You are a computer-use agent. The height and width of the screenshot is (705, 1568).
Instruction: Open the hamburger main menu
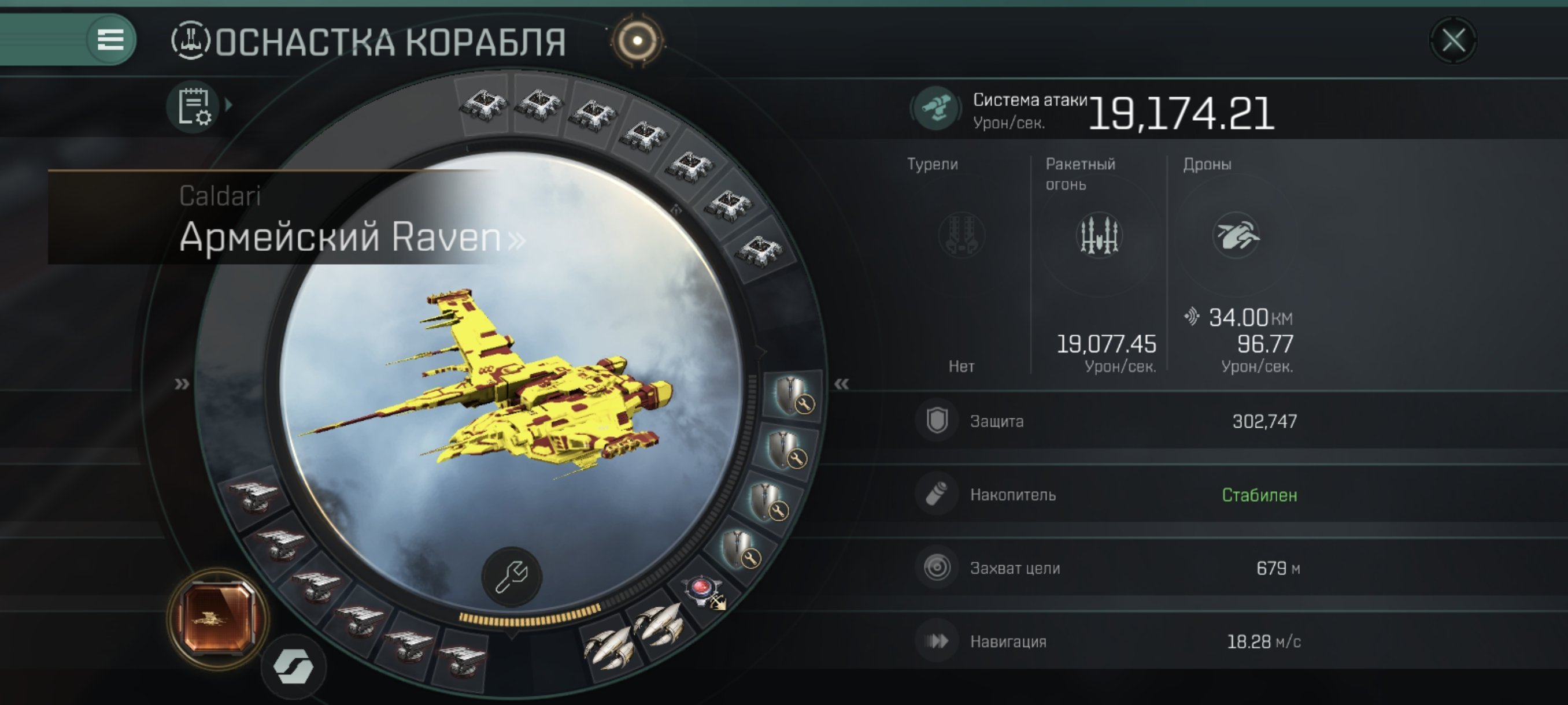(x=110, y=40)
